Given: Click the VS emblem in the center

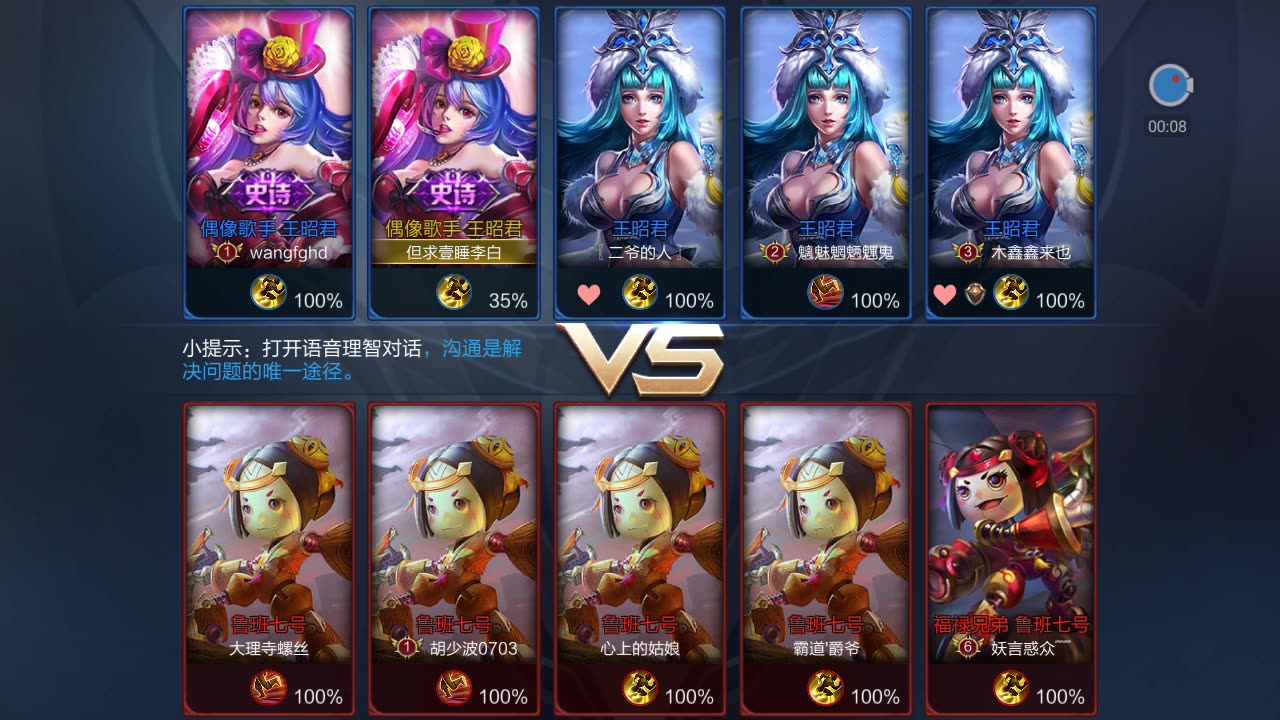Looking at the screenshot, I should tap(640, 358).
